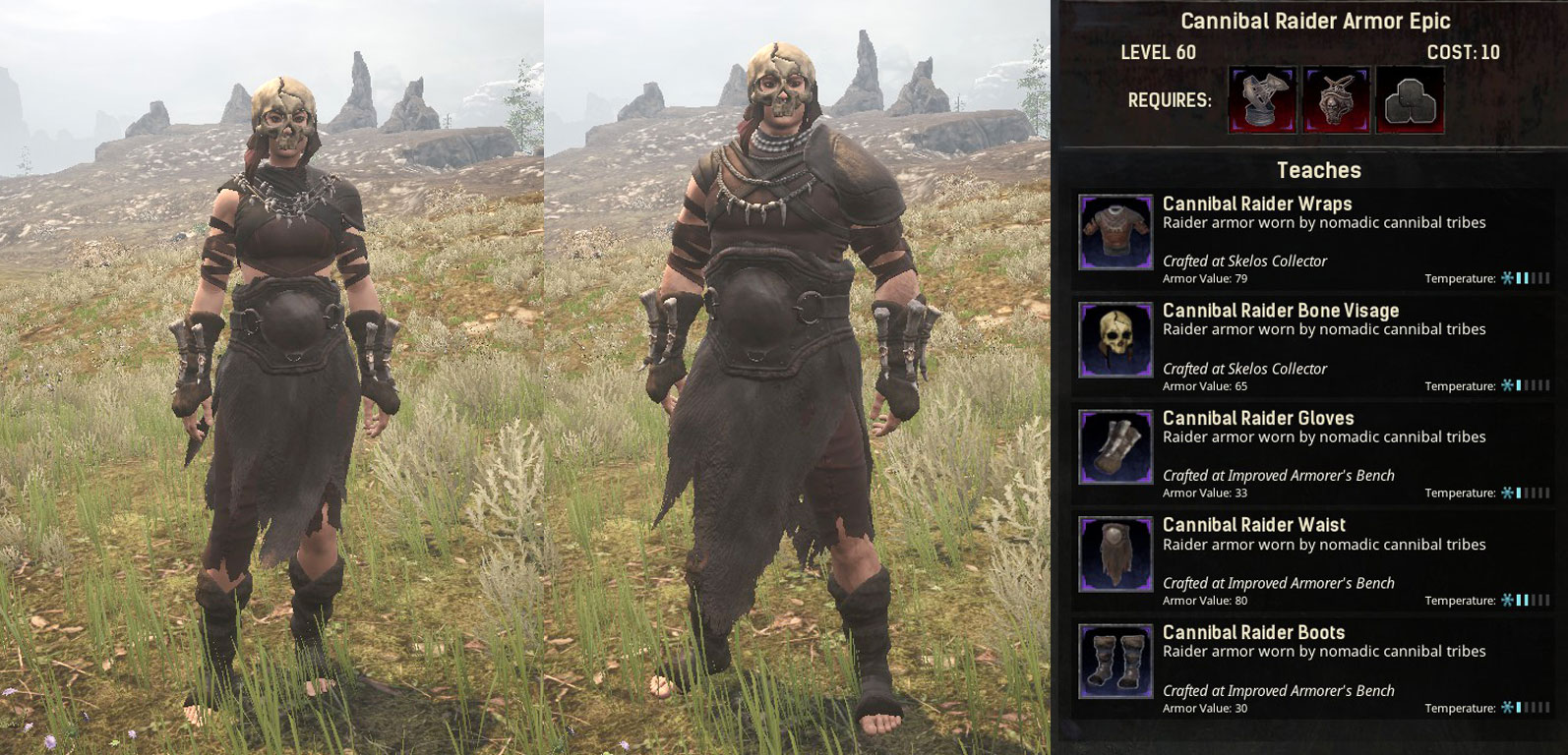Screen dimensions: 1568x755
Task: Select the Cannibal Raider Wraps chest armor icon
Action: (1116, 232)
